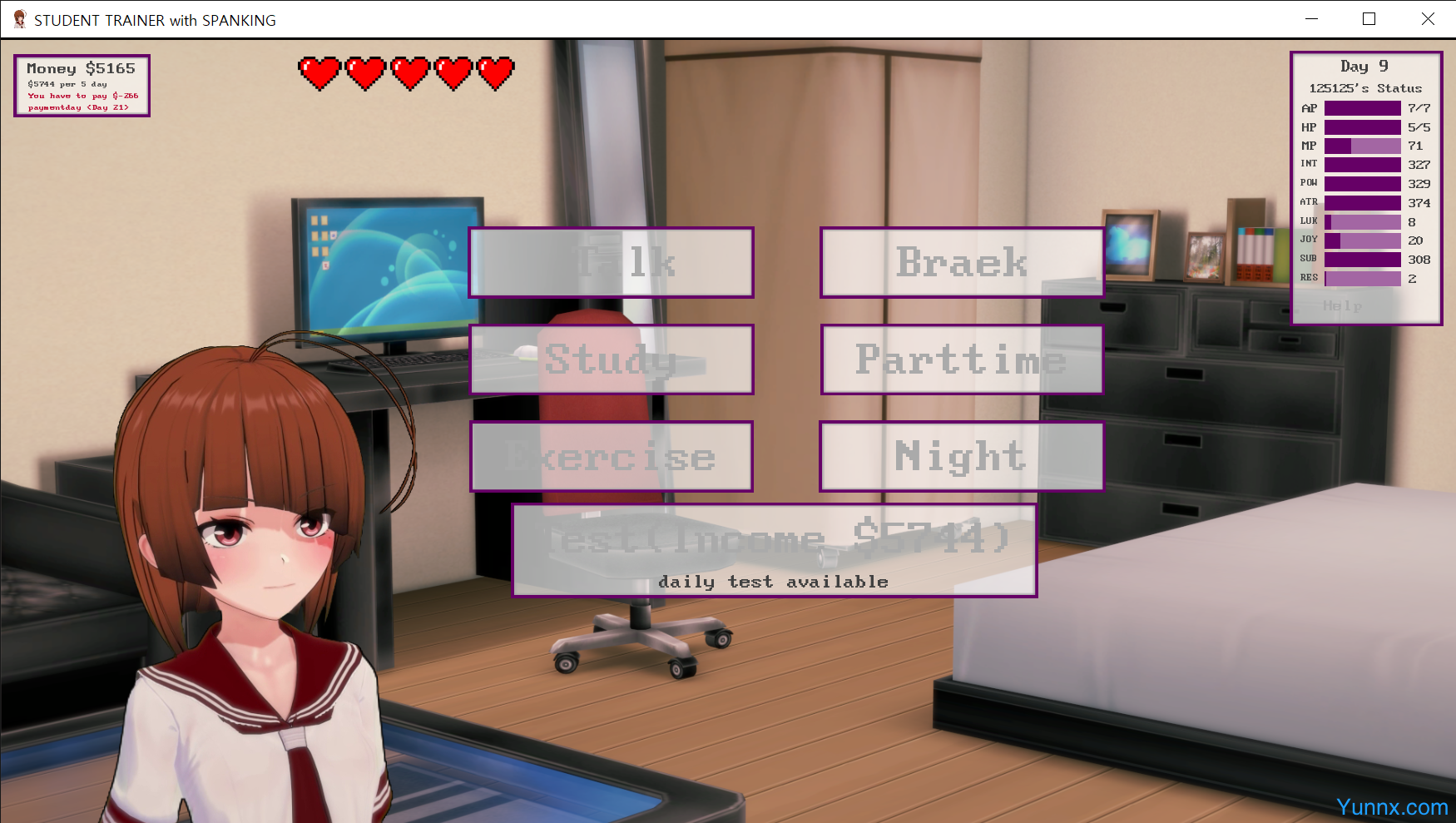Begin the Exercise activity

[x=612, y=457]
